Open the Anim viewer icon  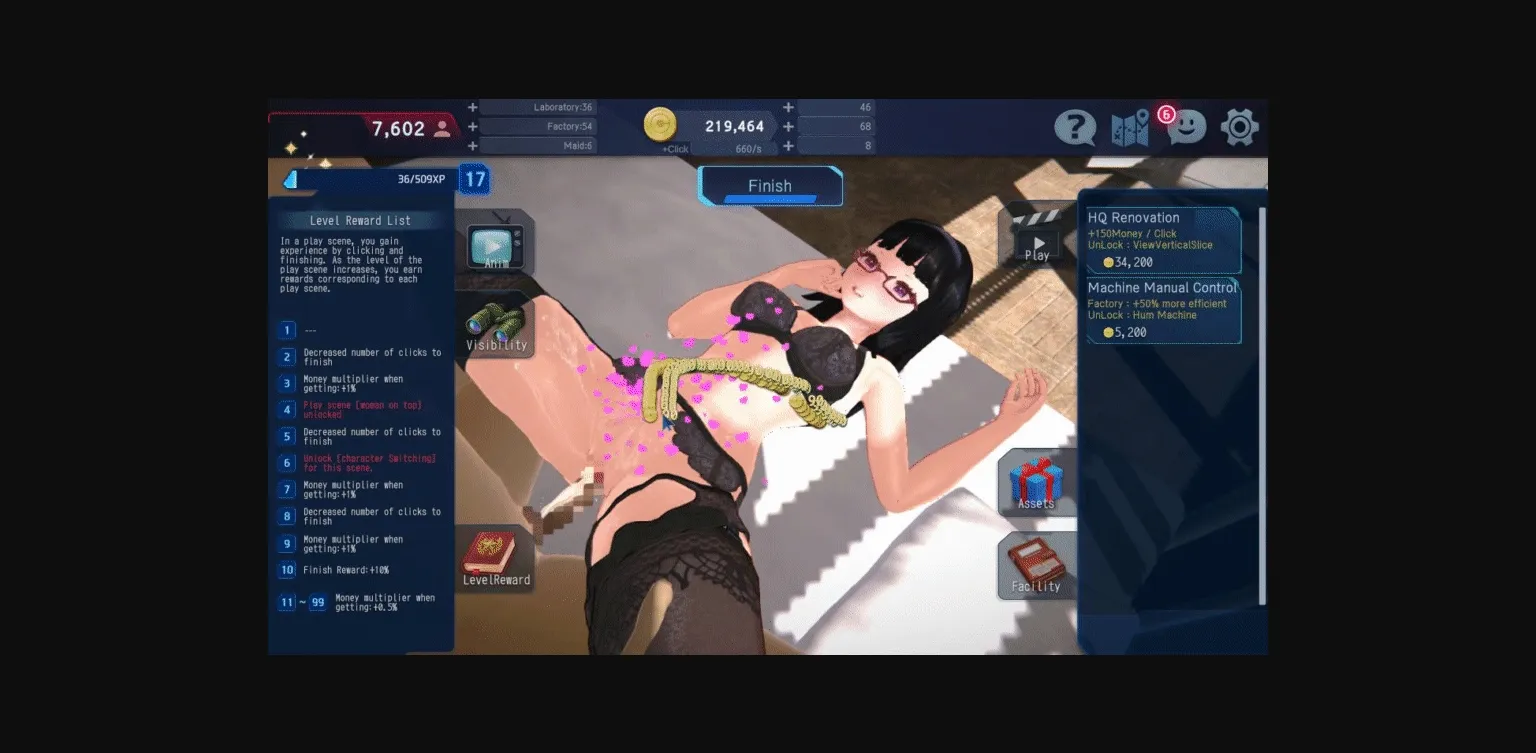tap(497, 247)
